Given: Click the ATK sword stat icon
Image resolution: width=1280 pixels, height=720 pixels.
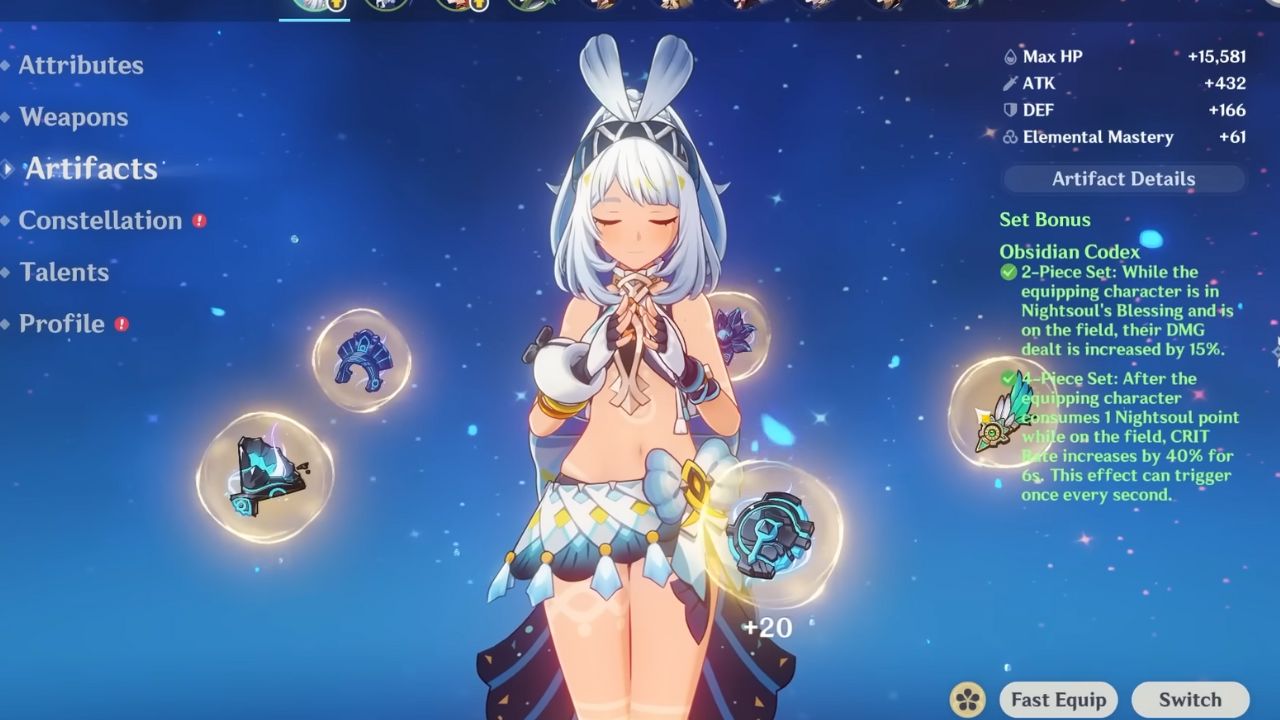Looking at the screenshot, I should (x=1011, y=83).
